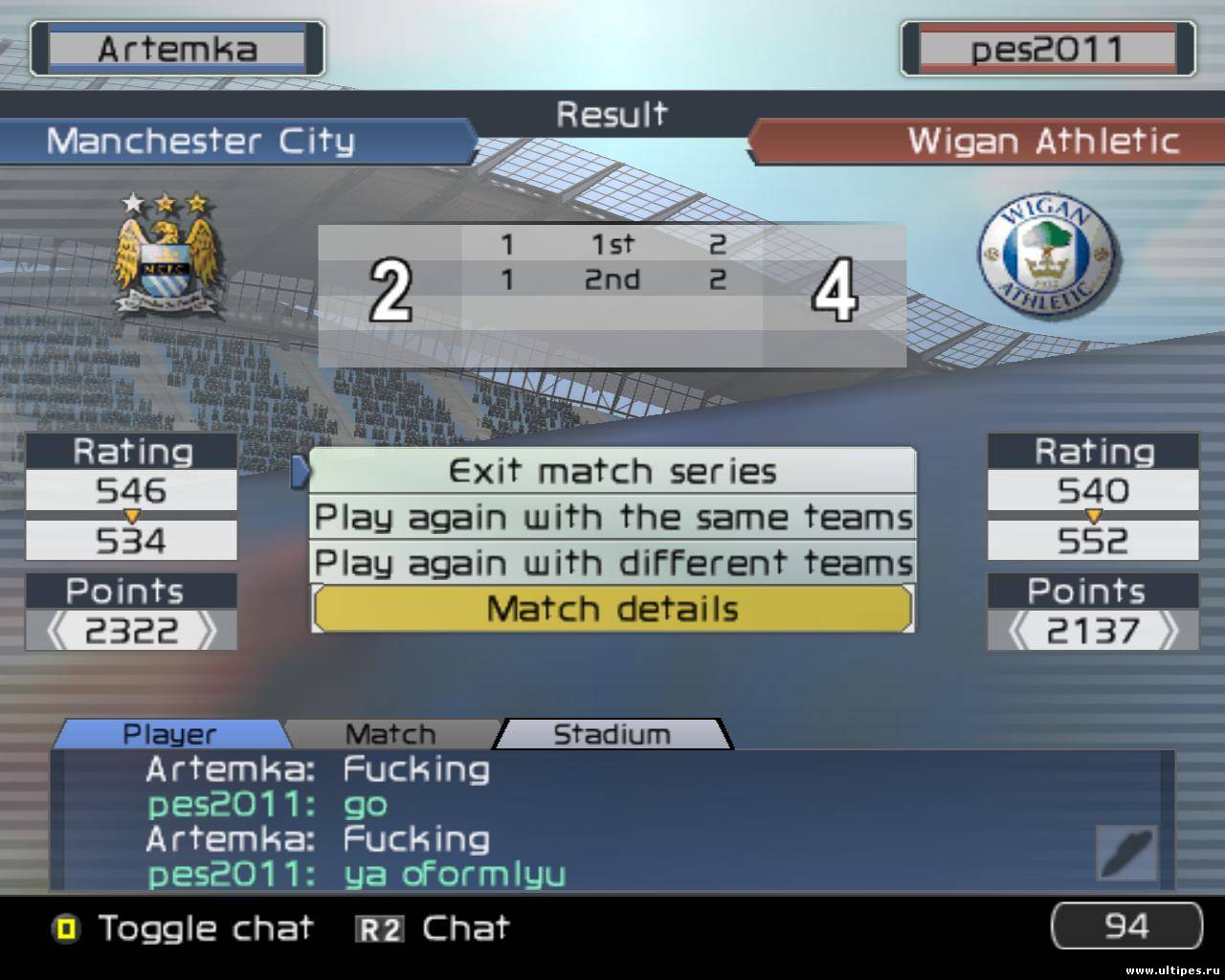Click the pen icon in chat panel

1126,852
